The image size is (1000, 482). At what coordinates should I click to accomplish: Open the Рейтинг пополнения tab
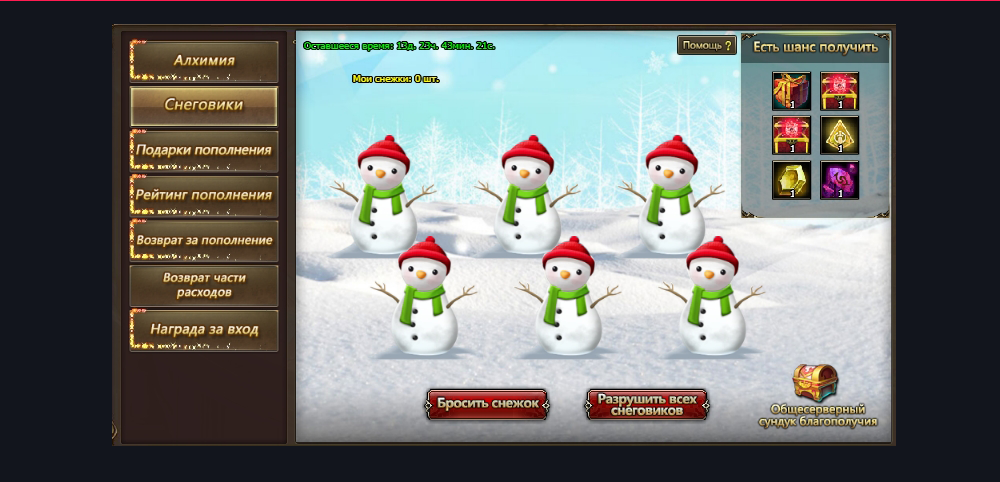[x=204, y=195]
